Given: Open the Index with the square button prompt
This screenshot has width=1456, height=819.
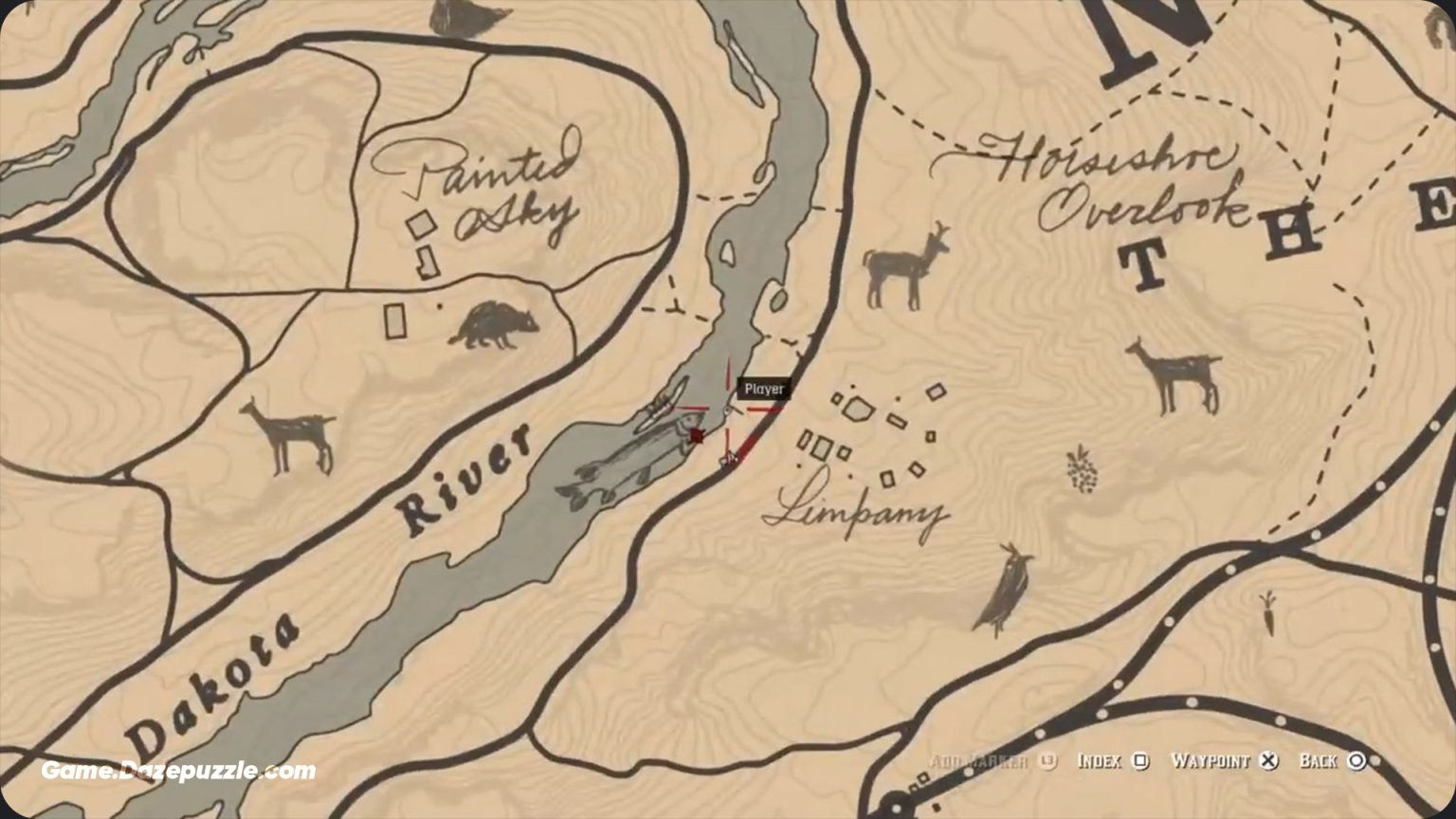Looking at the screenshot, I should point(1119,759).
